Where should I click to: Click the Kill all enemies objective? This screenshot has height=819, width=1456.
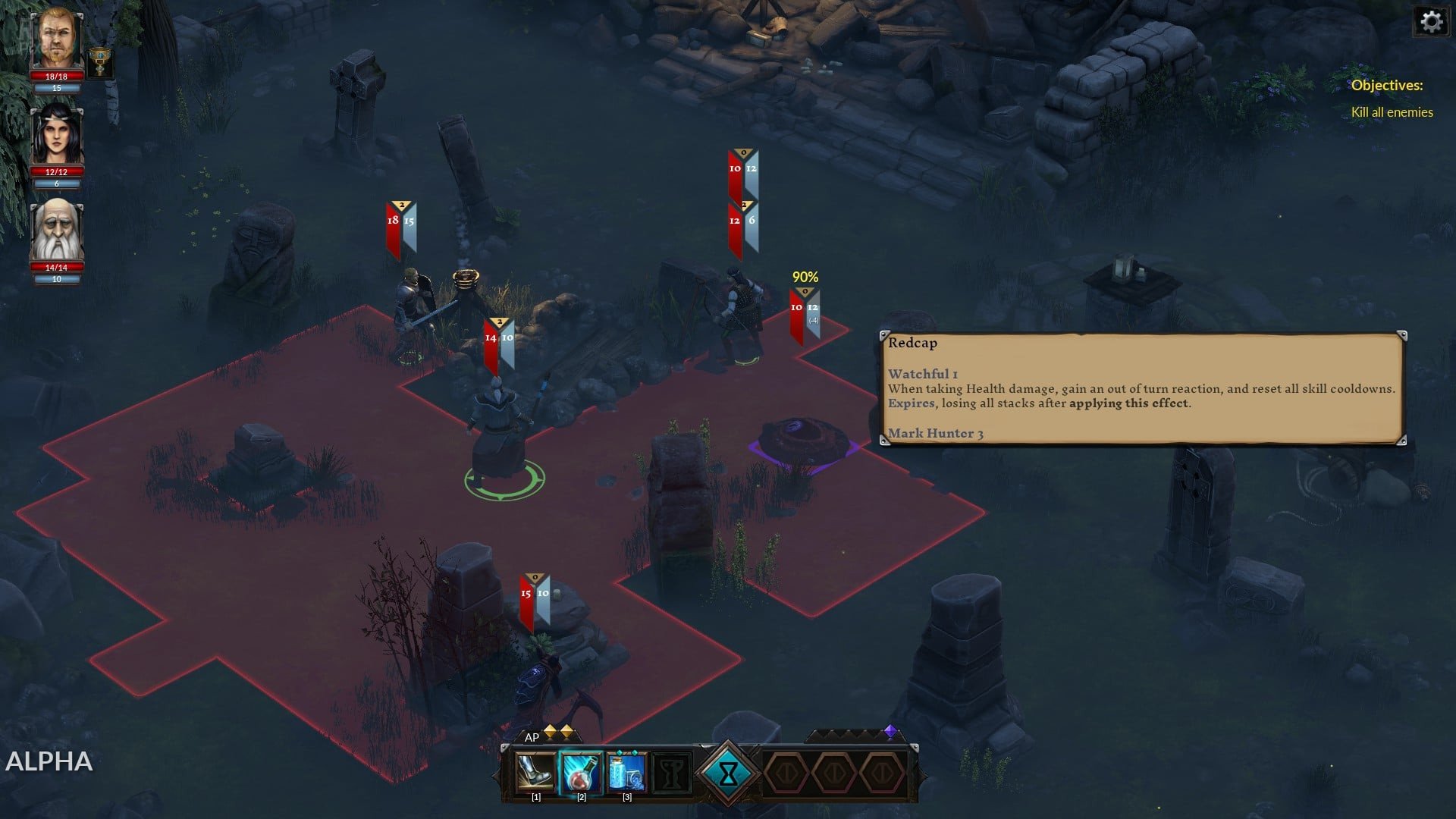coord(1392,112)
